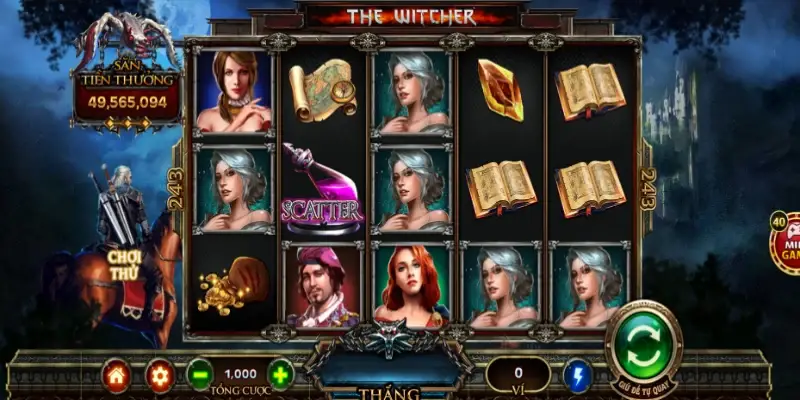Return to lobby via the home button
The image size is (800, 400).
coord(117,375)
